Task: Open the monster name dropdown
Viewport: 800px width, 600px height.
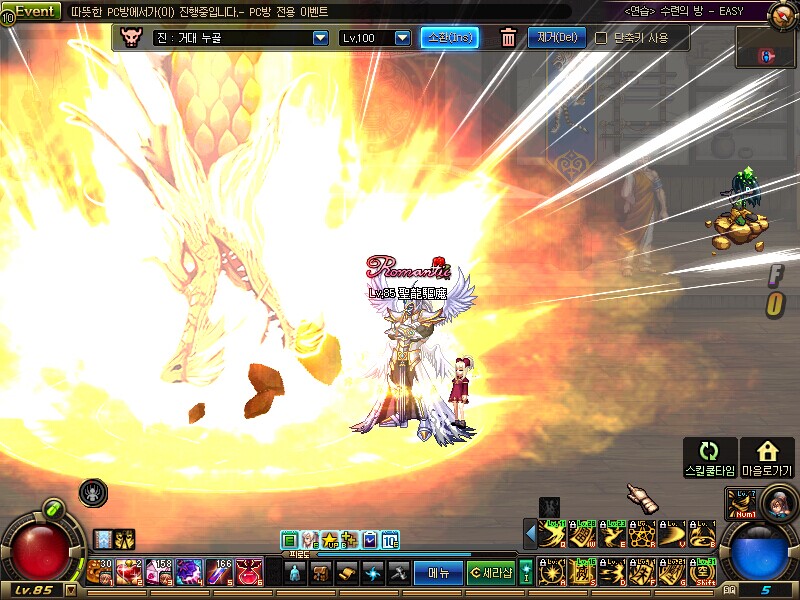Action: point(320,38)
